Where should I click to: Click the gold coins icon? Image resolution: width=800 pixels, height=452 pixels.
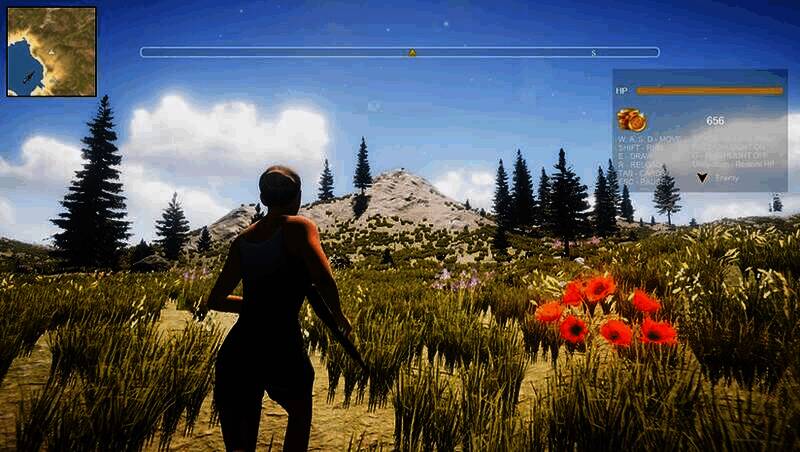[632, 120]
